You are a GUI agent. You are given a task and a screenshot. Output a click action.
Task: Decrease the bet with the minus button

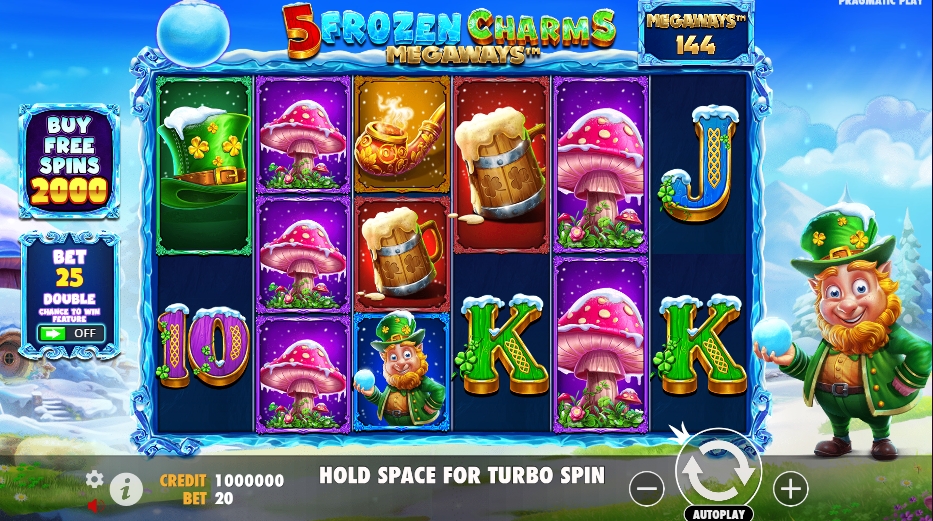(x=648, y=488)
